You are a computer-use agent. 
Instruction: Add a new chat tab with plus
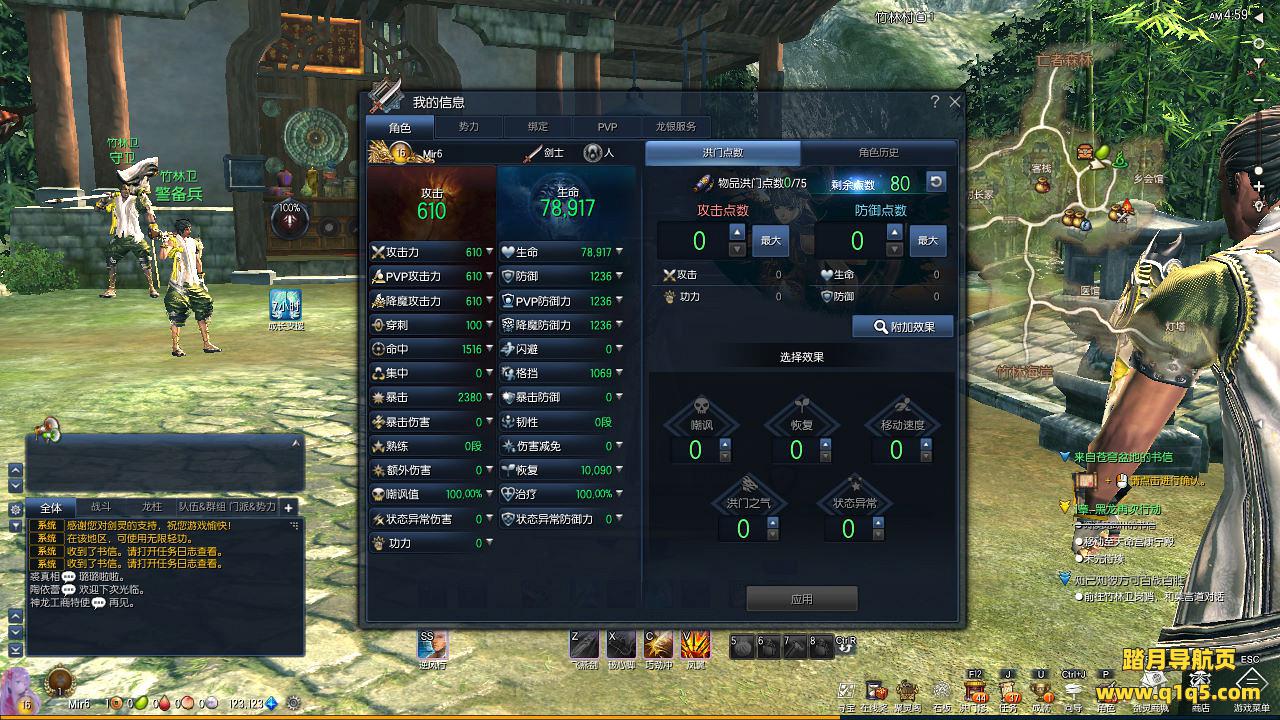[288, 508]
